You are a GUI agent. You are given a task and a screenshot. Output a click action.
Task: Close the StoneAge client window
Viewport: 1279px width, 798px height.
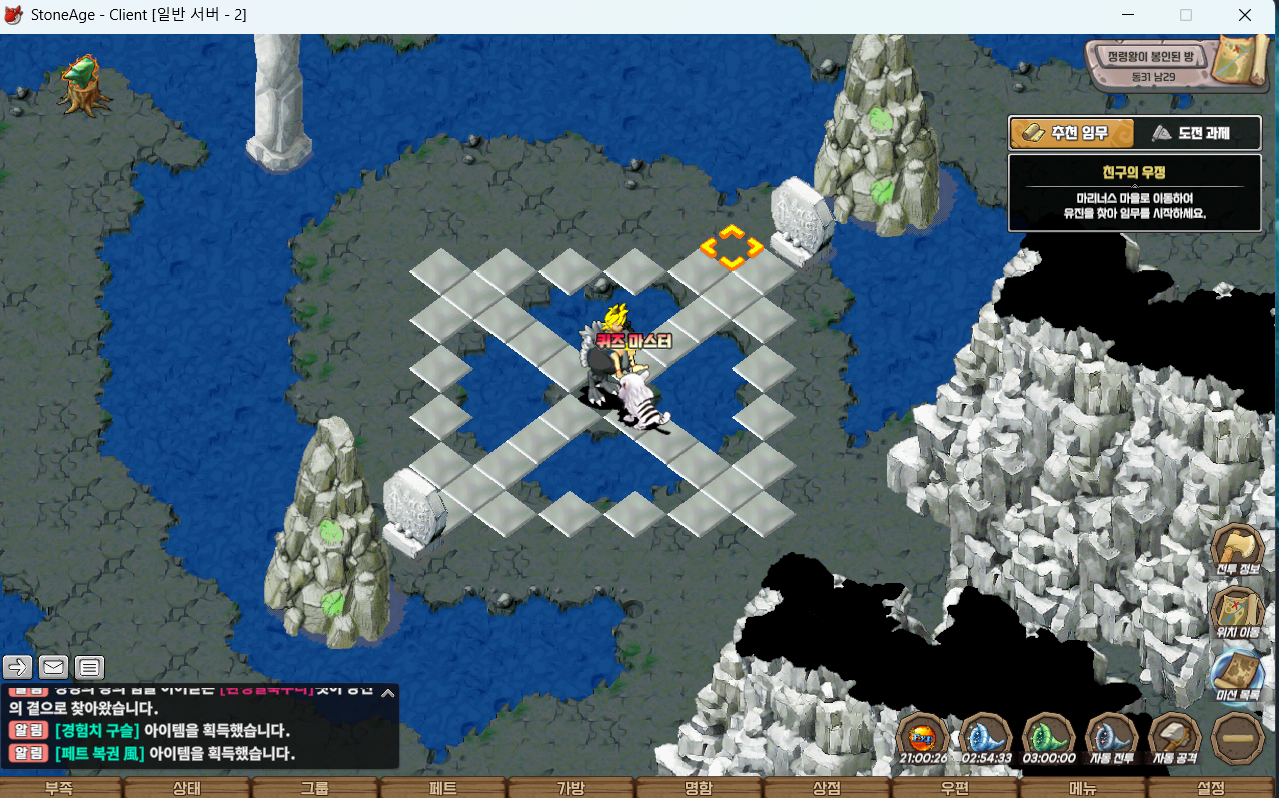(x=1245, y=15)
